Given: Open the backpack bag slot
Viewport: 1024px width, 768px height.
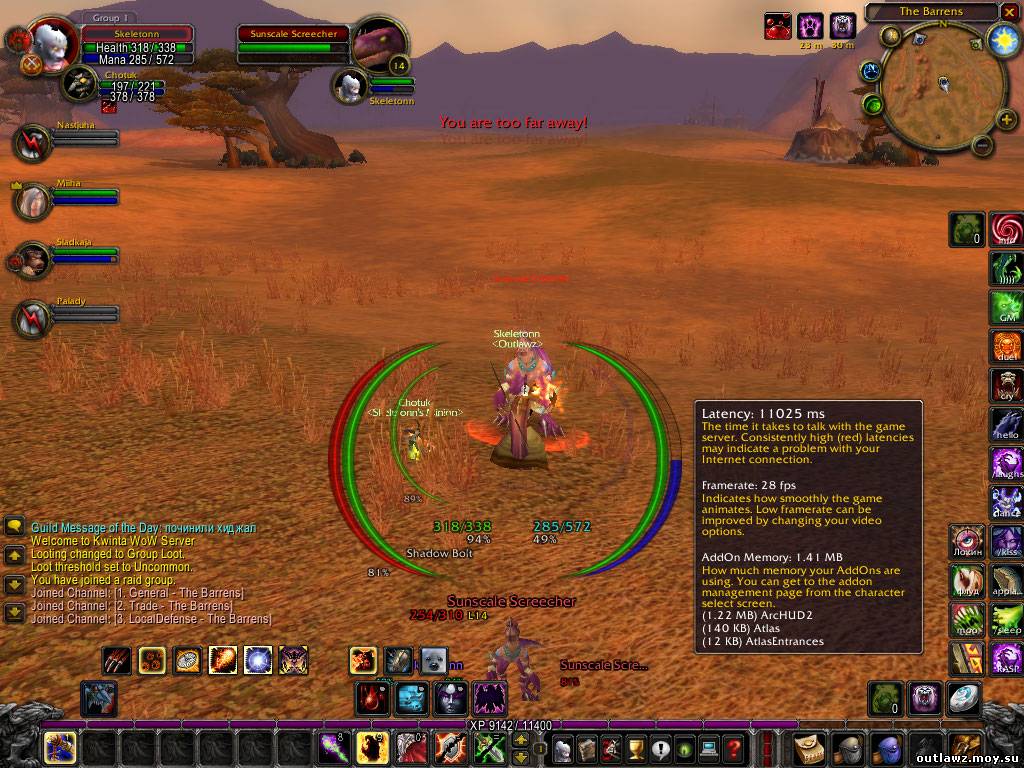Looking at the screenshot, I should [x=965, y=748].
